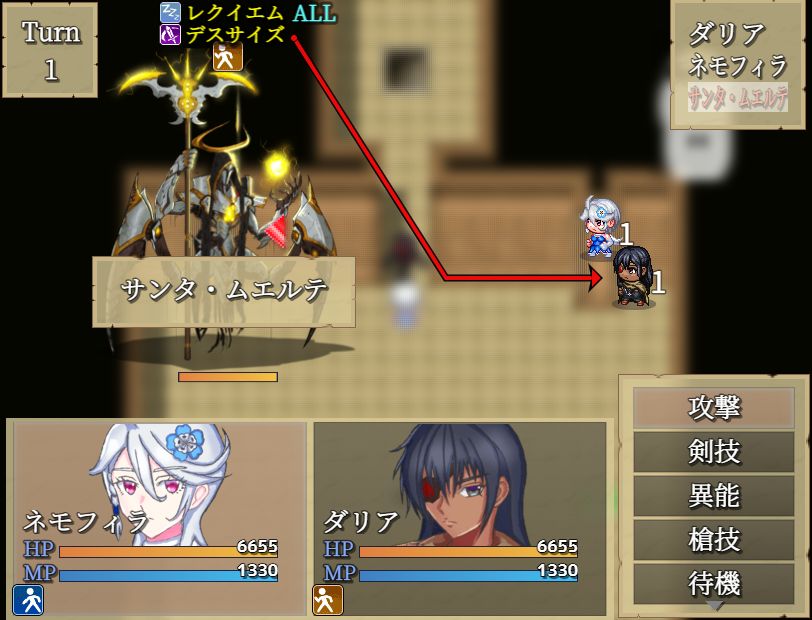The width and height of the screenshot is (812, 620).
Task: Target the enemy nameplate サンタ・ムエルテ
Action: click(223, 291)
